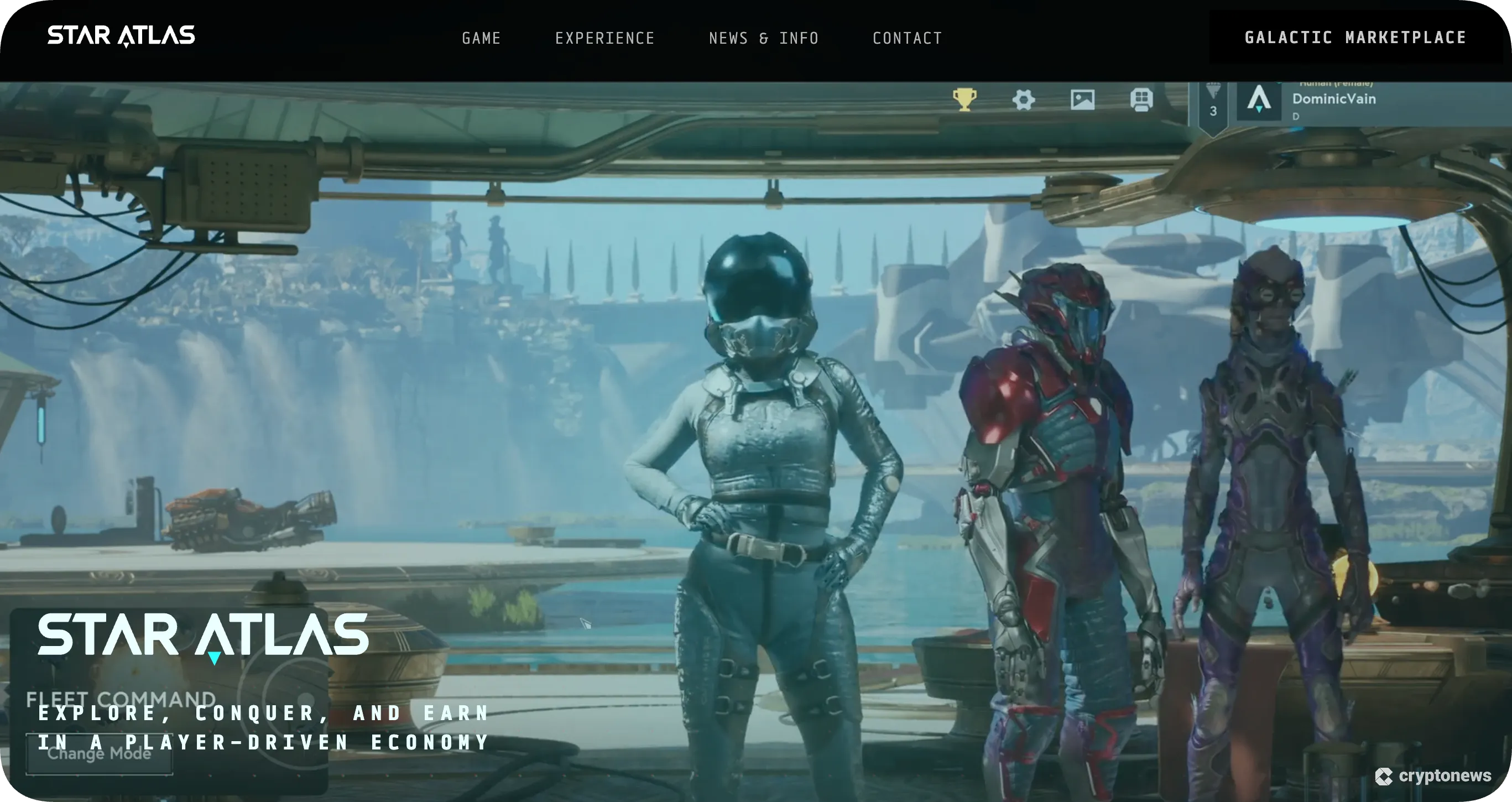The width and height of the screenshot is (1512, 802).
Task: Expand the NEWS & INFO dropdown
Action: tap(763, 38)
